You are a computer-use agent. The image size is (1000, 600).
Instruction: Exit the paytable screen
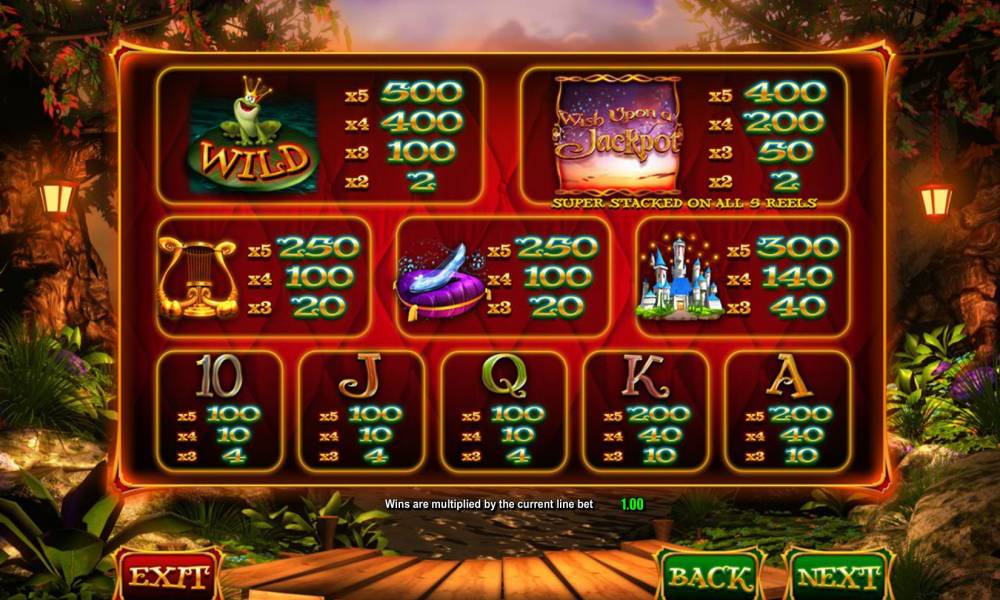click(168, 576)
